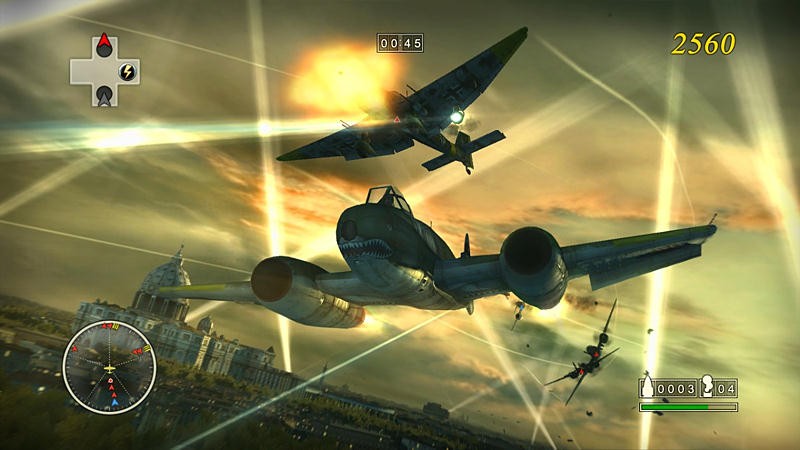Select the pilot trophy icon

[706, 388]
